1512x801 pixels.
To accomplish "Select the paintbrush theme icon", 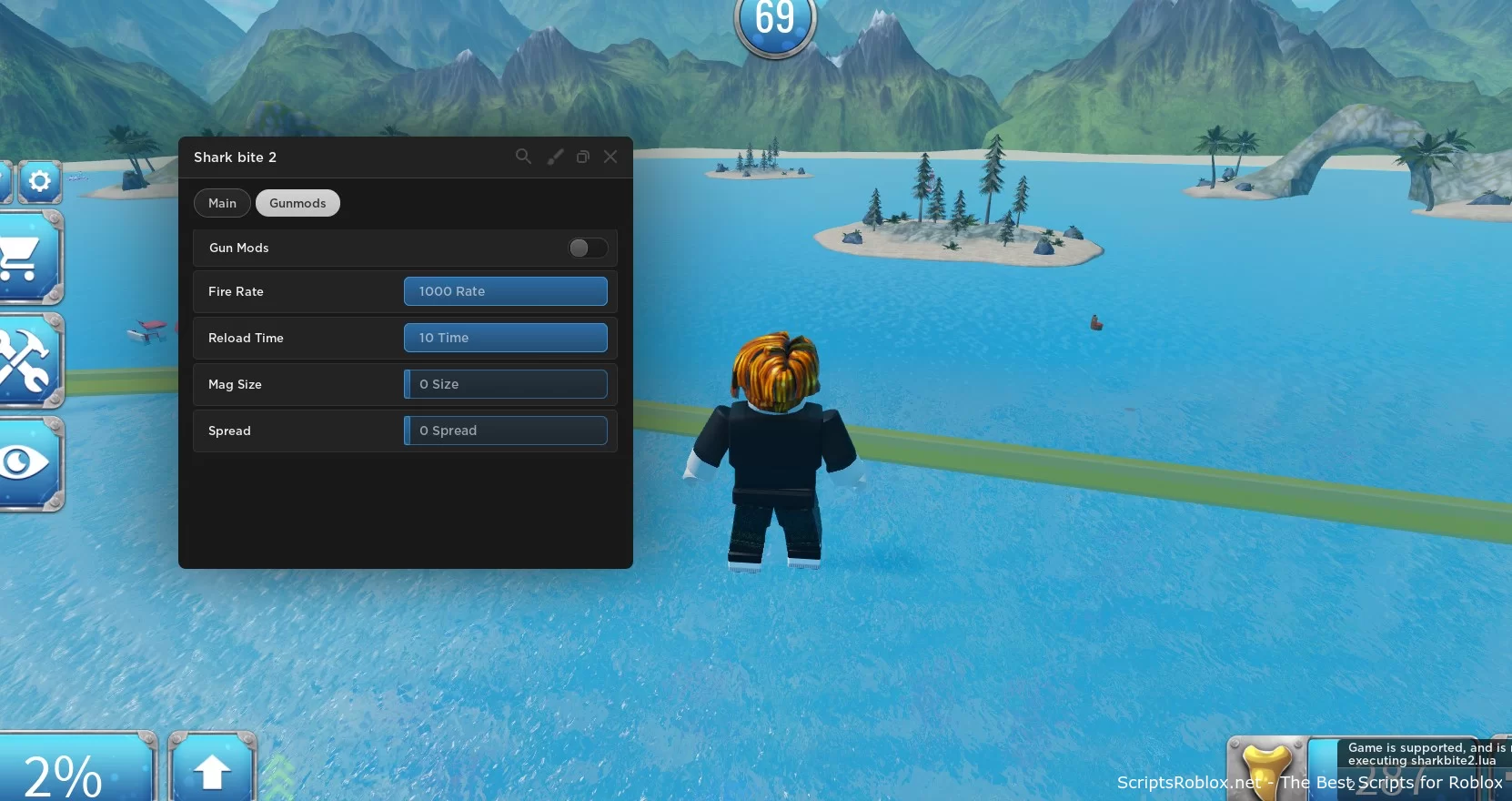I will pyautogui.click(x=556, y=157).
